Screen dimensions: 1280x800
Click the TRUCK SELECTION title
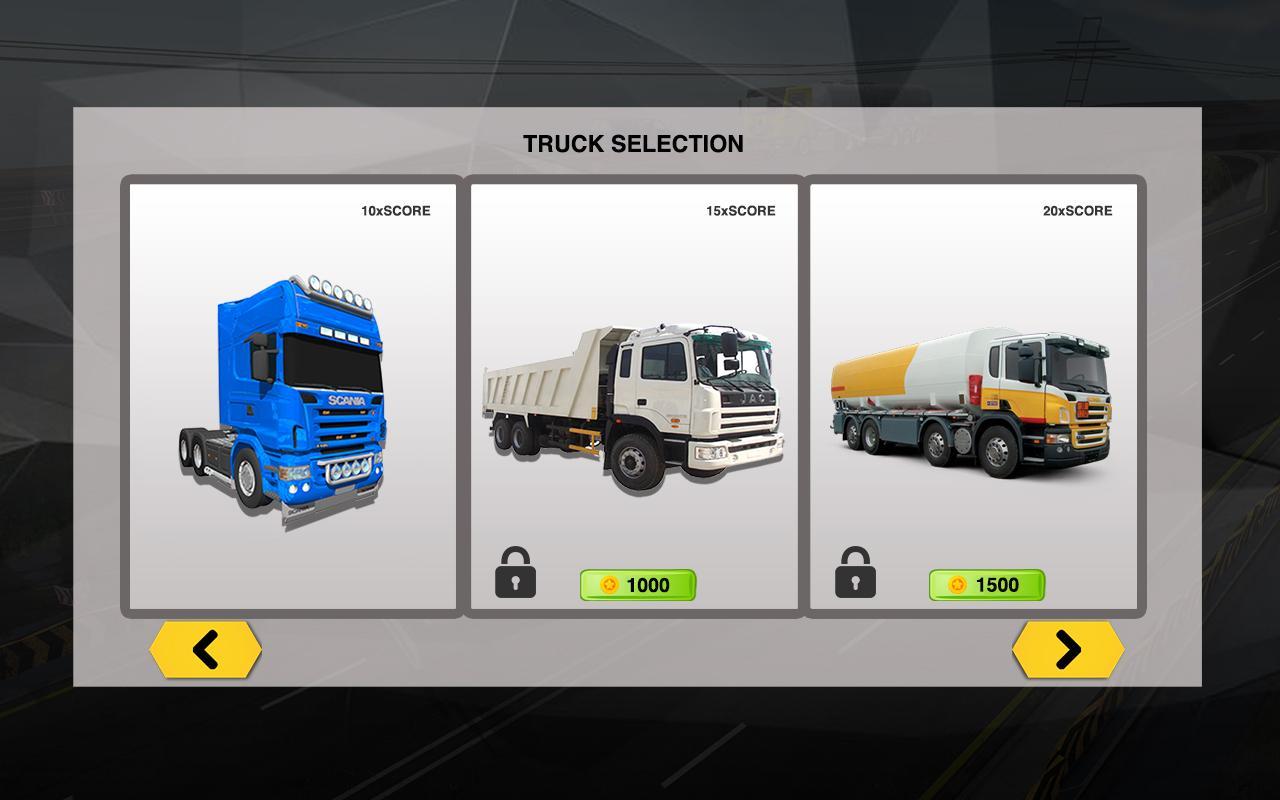coord(635,144)
